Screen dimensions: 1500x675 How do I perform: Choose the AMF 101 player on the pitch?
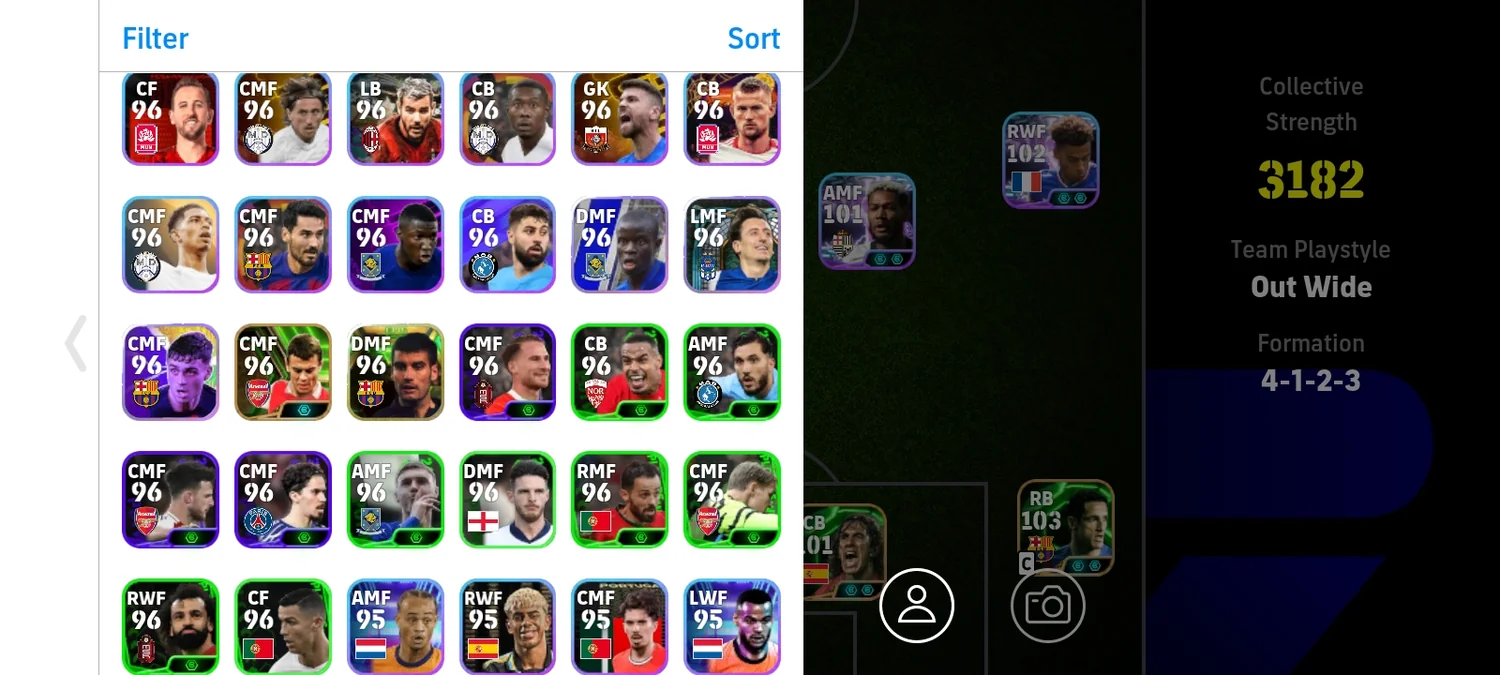(x=866, y=221)
